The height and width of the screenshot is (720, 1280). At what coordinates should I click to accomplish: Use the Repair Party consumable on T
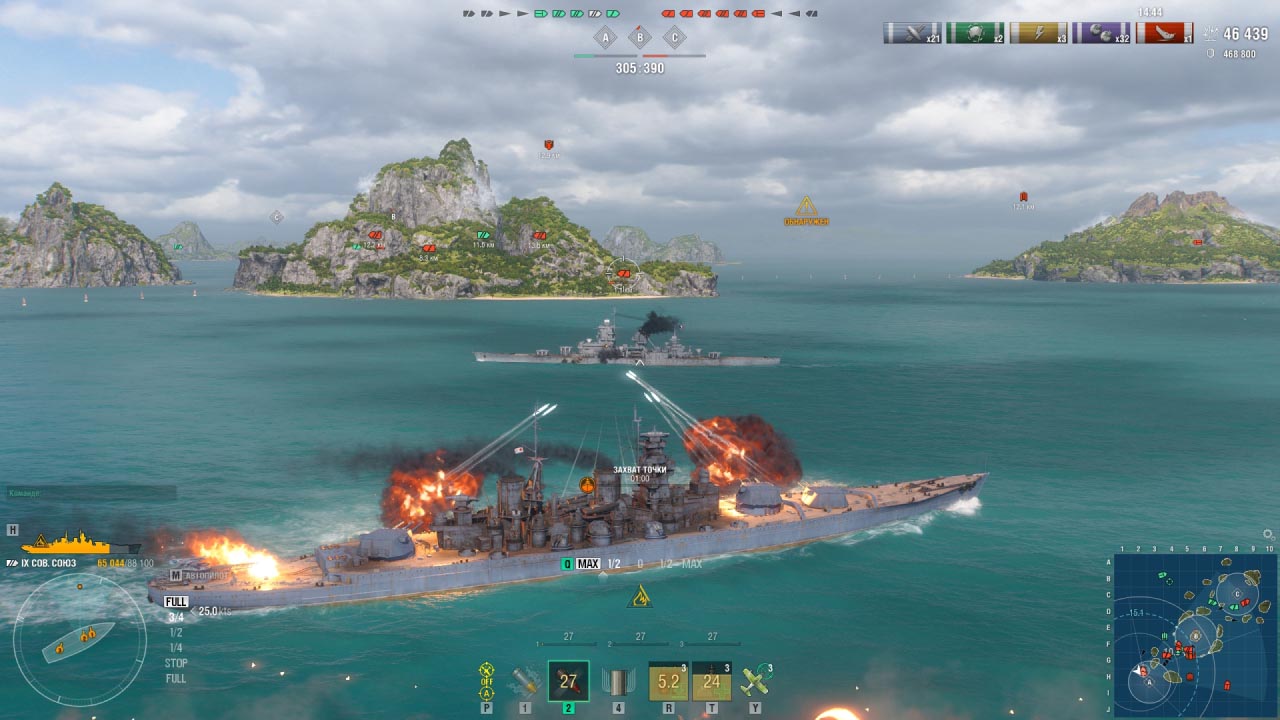coord(711,682)
